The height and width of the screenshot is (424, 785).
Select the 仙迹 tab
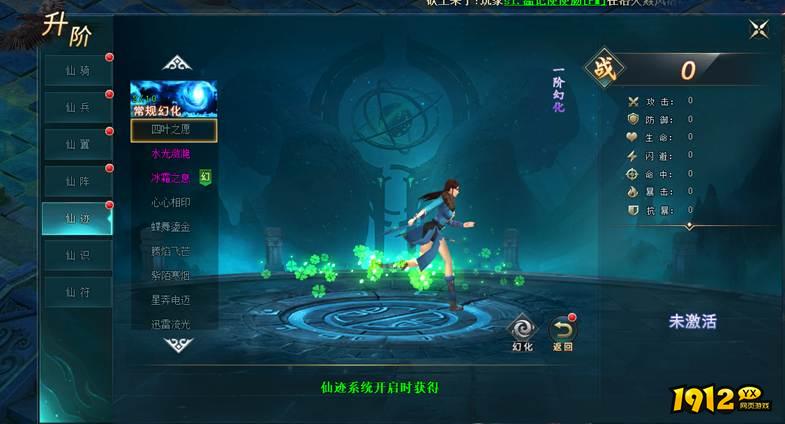tap(77, 218)
